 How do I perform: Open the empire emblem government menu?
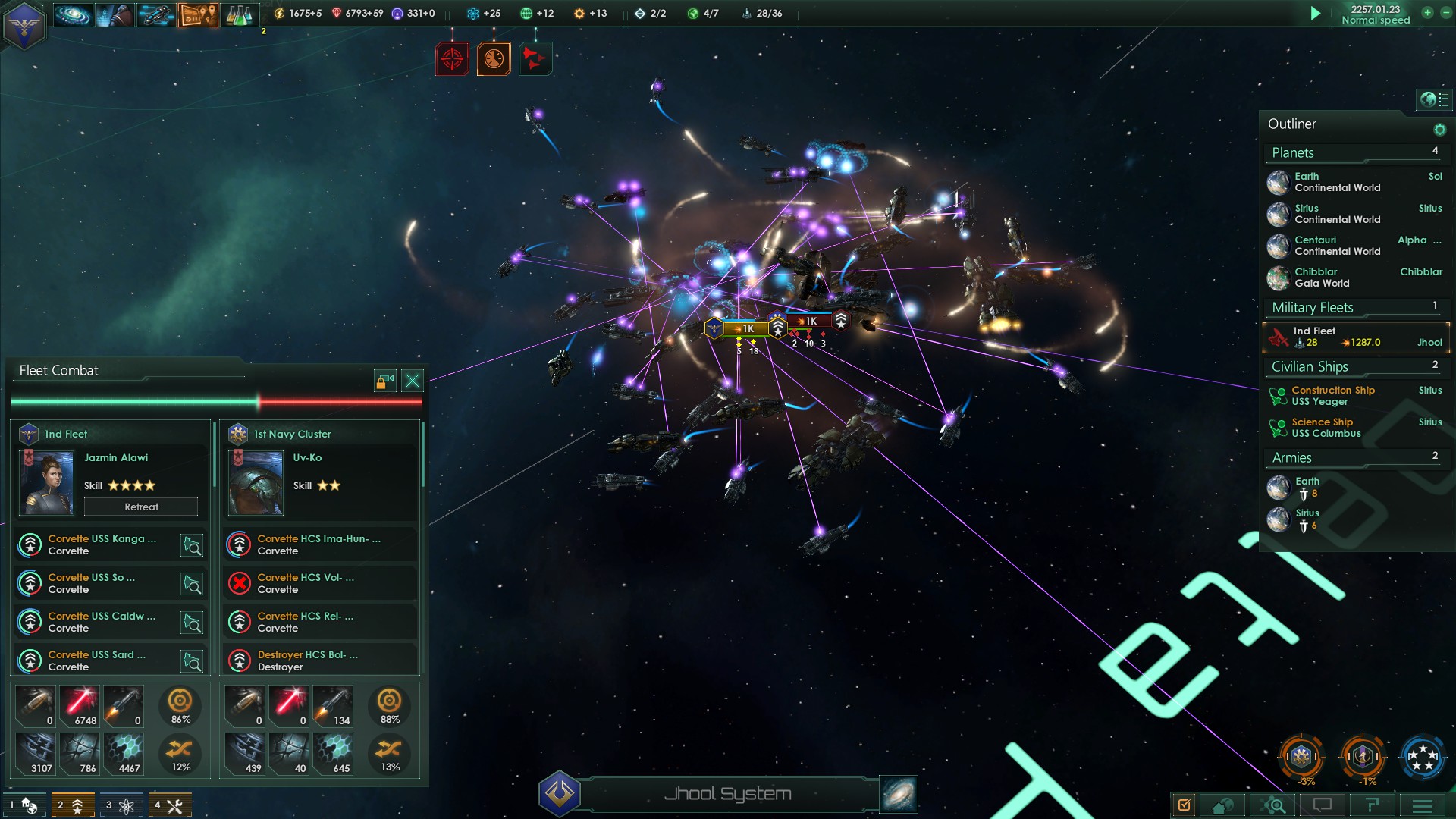[x=24, y=25]
